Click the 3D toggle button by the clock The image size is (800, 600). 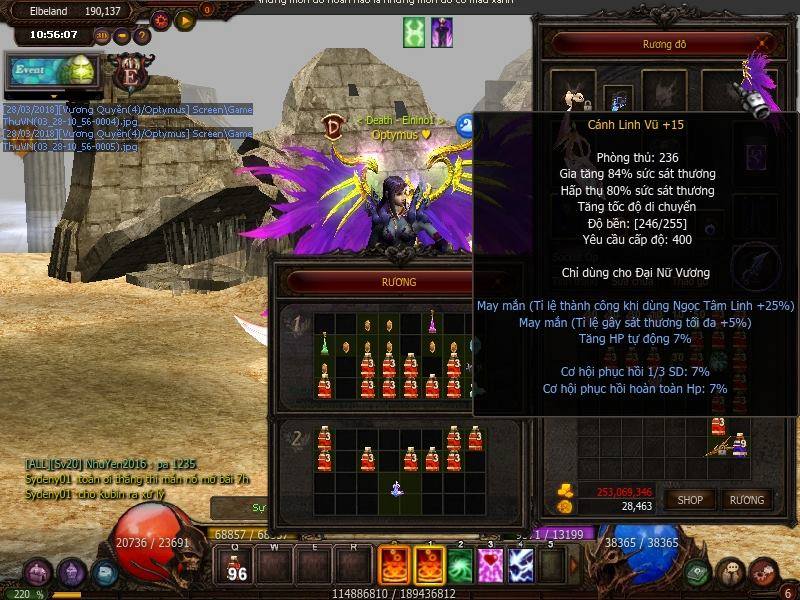coord(102,36)
